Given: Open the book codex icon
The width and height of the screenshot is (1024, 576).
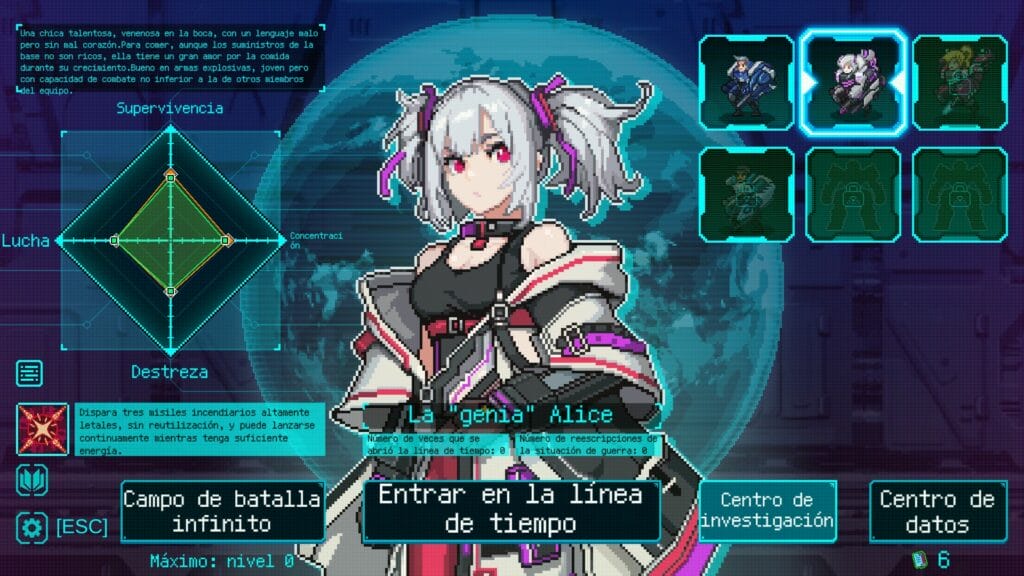Looking at the screenshot, I should (x=30, y=480).
